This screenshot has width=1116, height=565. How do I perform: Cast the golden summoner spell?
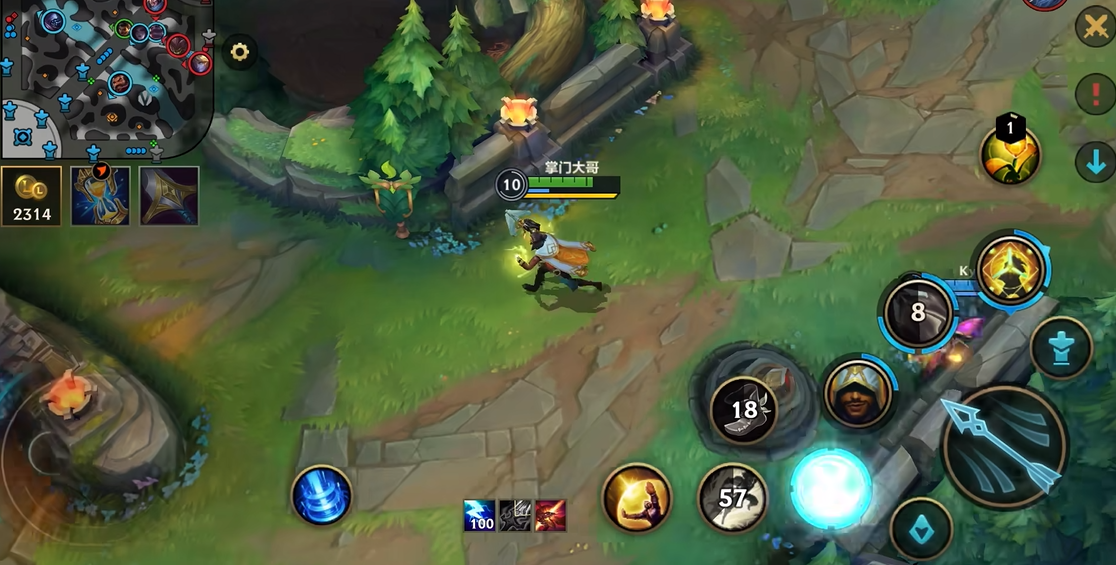636,497
